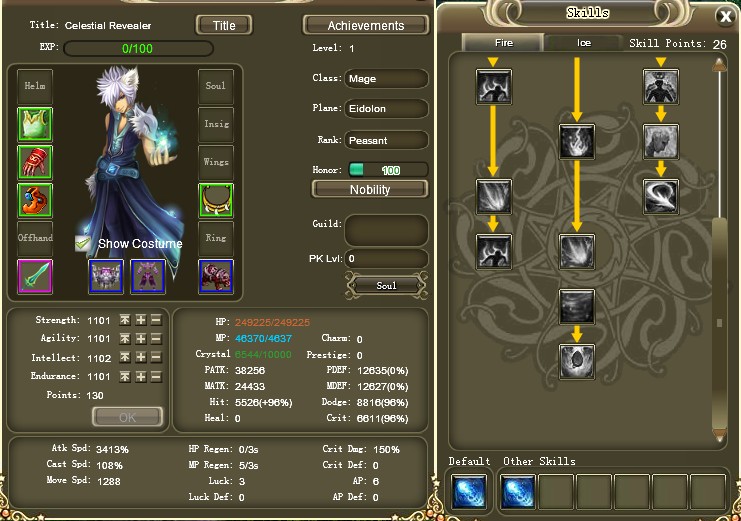Switch to the Ice skill tab

coord(584,43)
